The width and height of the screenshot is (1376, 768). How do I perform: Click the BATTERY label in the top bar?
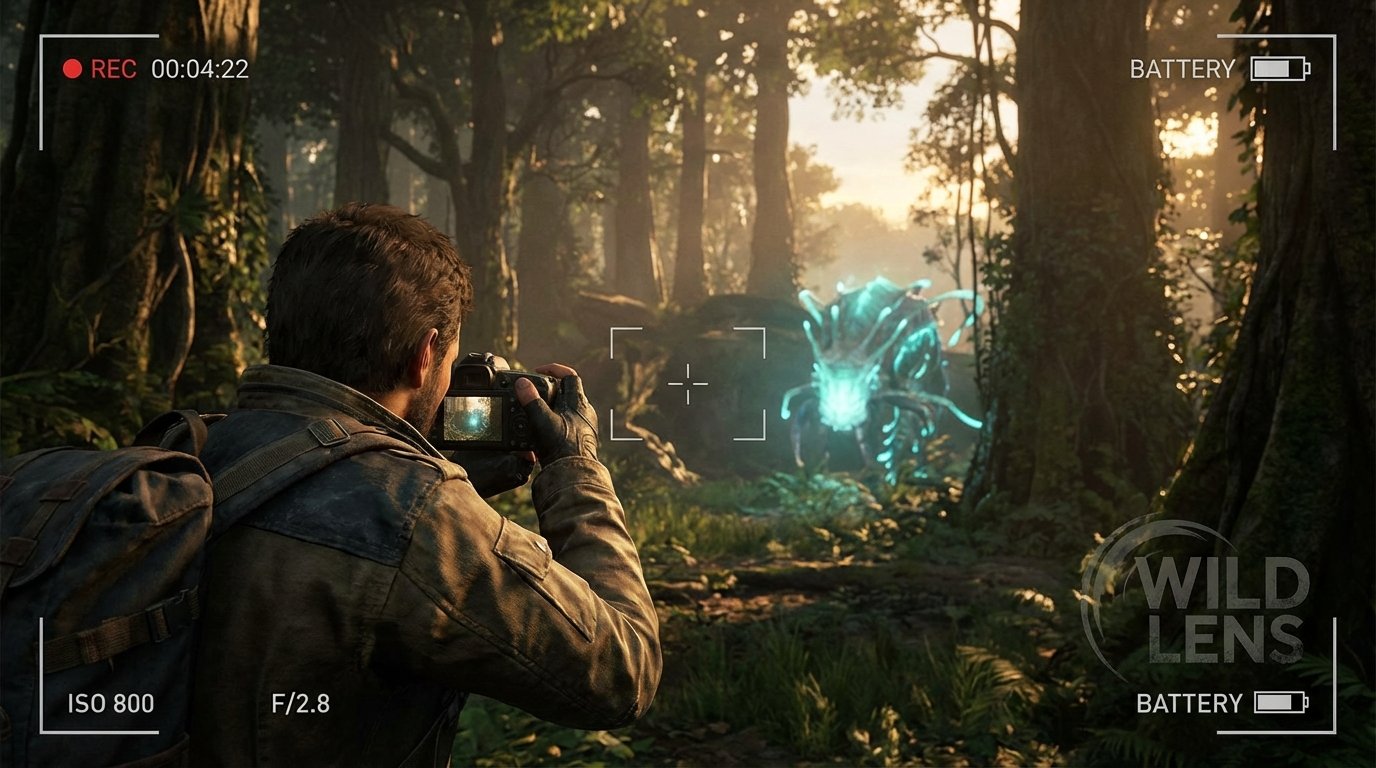(x=1180, y=69)
